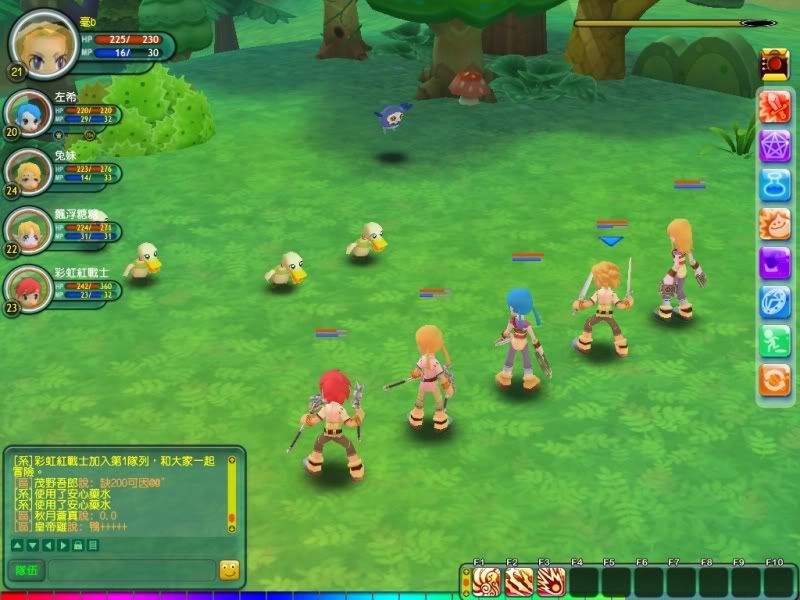Image resolution: width=800 pixels, height=600 pixels.
Task: Open the orange slime monster menu
Action: (775, 223)
